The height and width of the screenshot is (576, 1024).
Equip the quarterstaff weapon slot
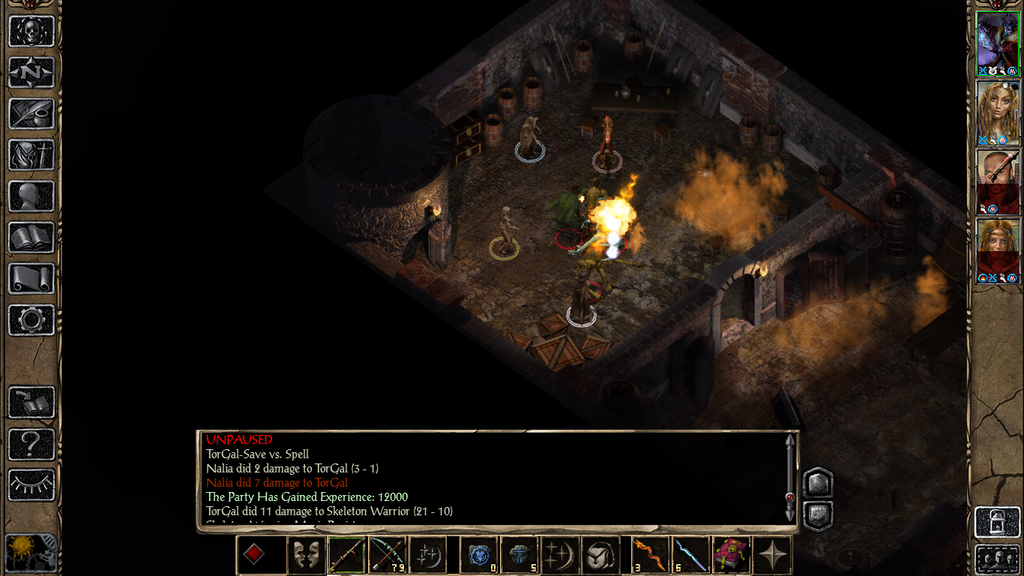pos(347,555)
